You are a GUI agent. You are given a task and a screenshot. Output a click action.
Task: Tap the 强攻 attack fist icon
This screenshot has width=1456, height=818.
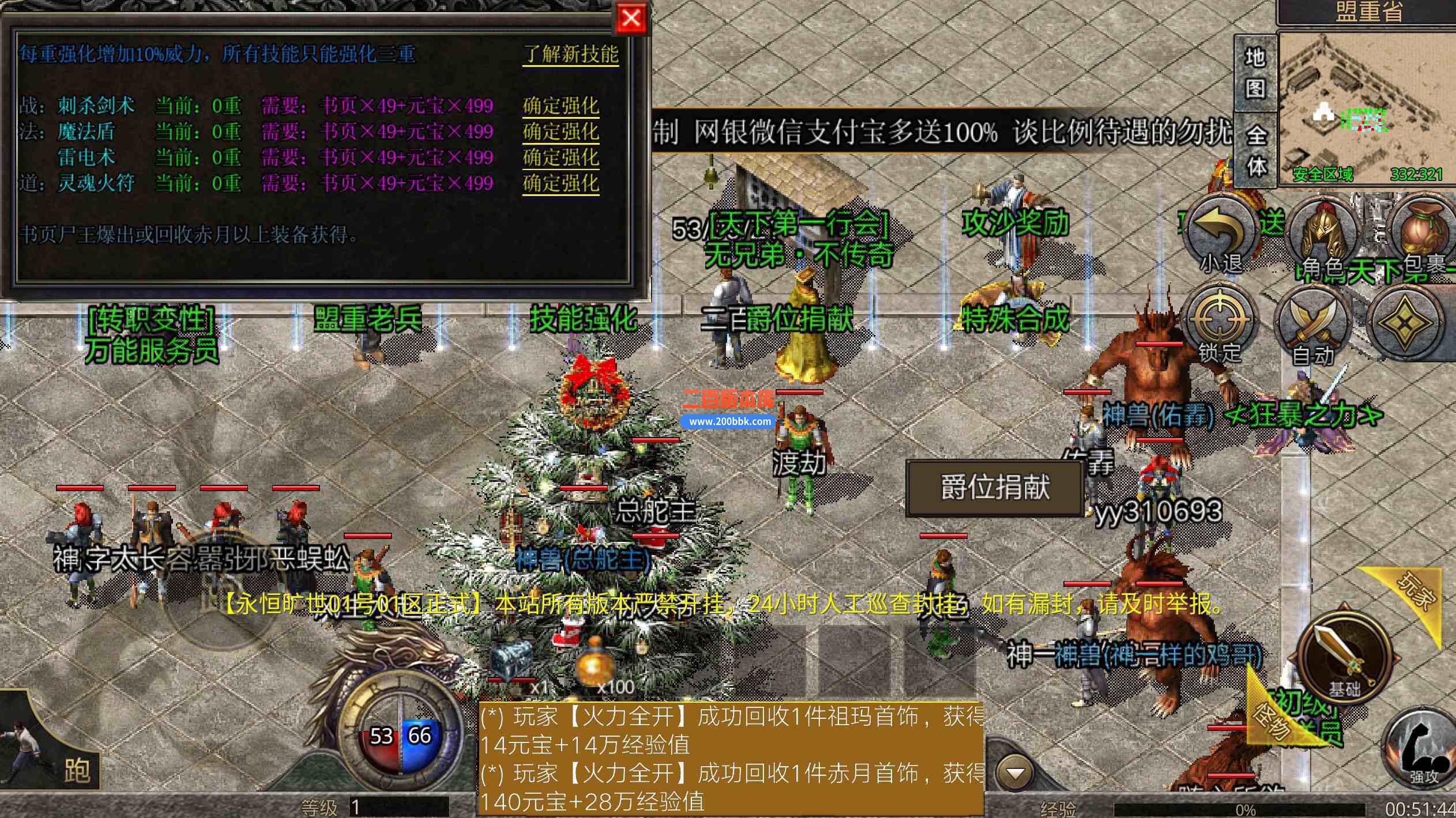click(1419, 747)
